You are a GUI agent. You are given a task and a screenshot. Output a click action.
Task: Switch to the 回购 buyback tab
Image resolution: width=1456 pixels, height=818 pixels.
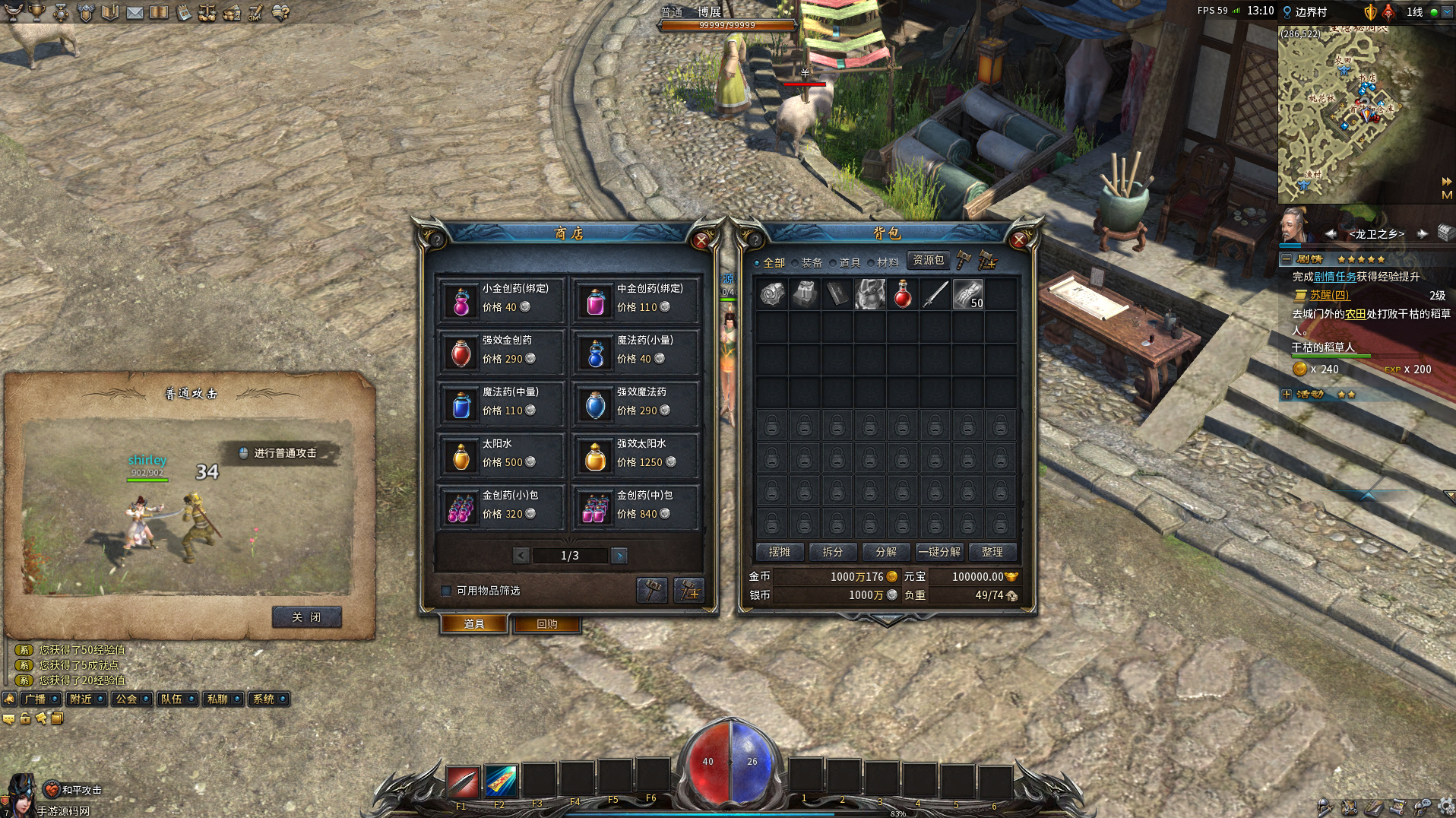(x=546, y=624)
